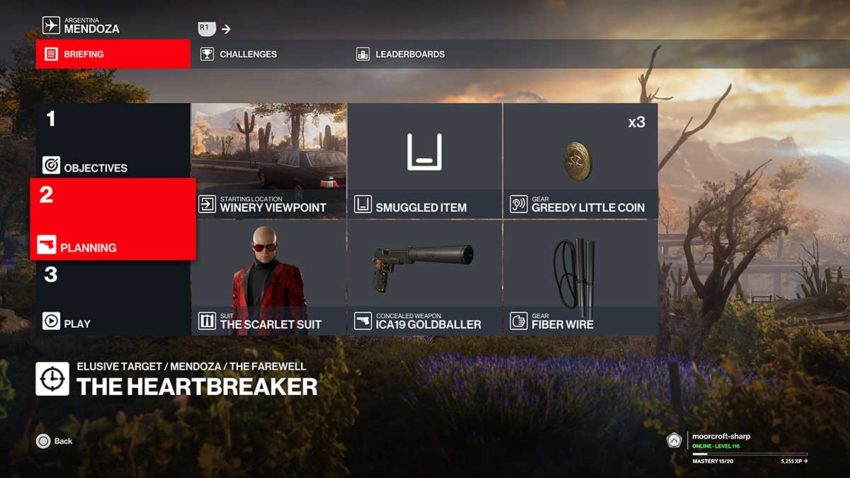Open the Smuggled Item slot
Viewport: 850px width, 478px height.
click(424, 160)
